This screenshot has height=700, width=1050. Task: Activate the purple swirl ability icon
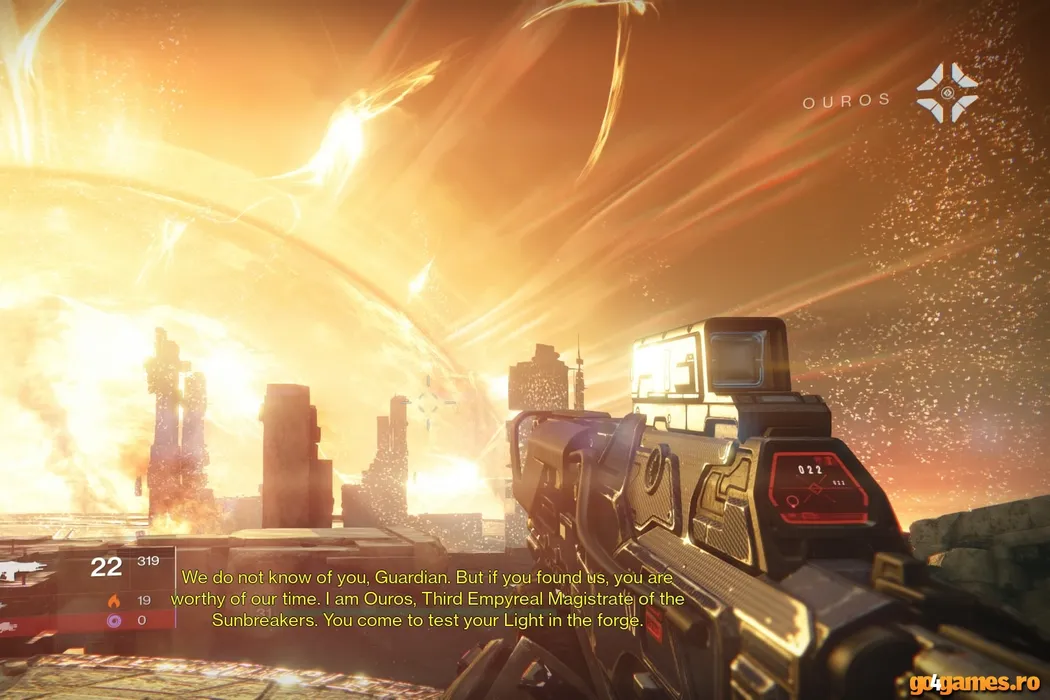pos(113,620)
